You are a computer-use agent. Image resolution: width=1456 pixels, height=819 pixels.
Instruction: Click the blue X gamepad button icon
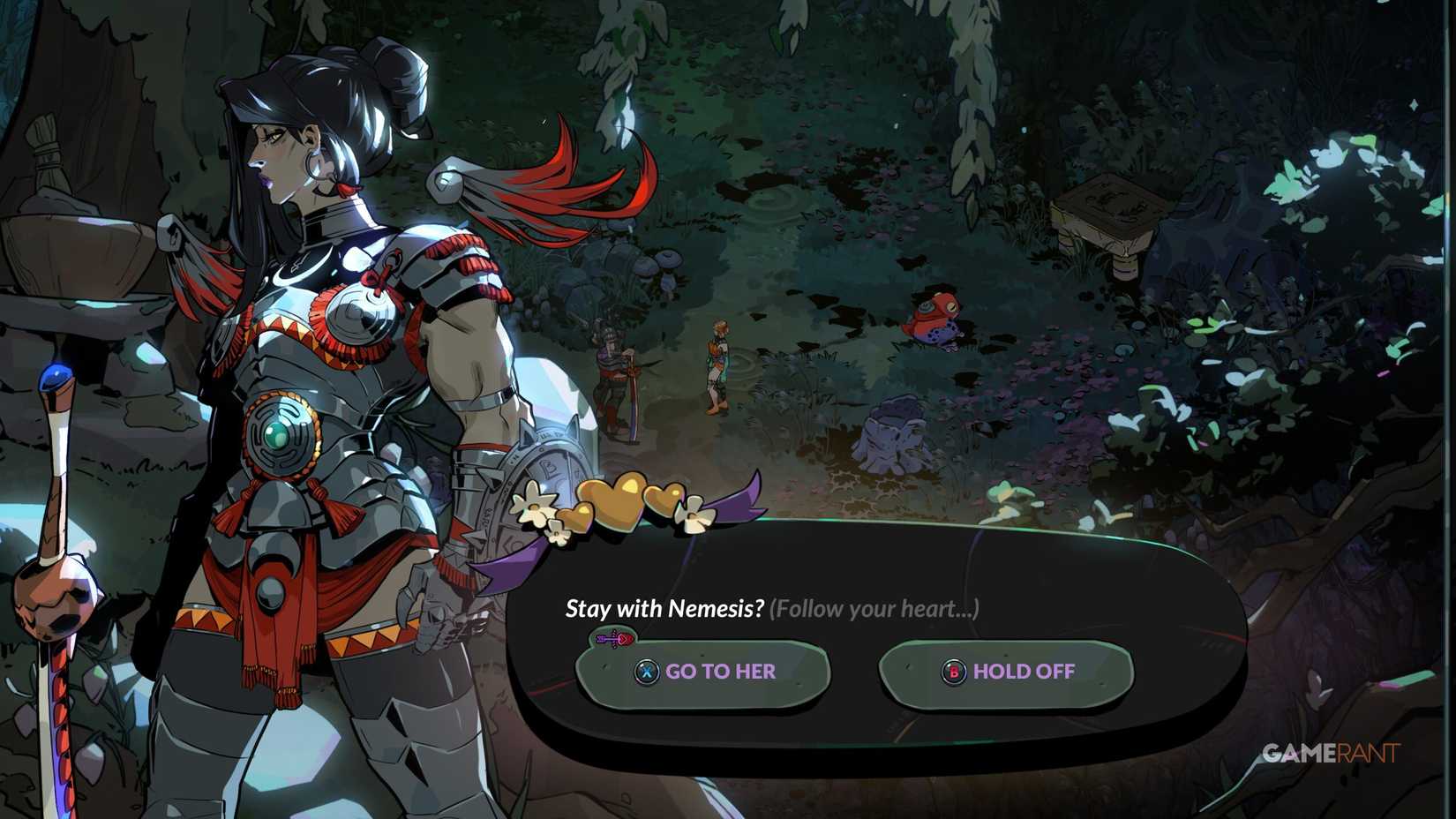(x=648, y=672)
